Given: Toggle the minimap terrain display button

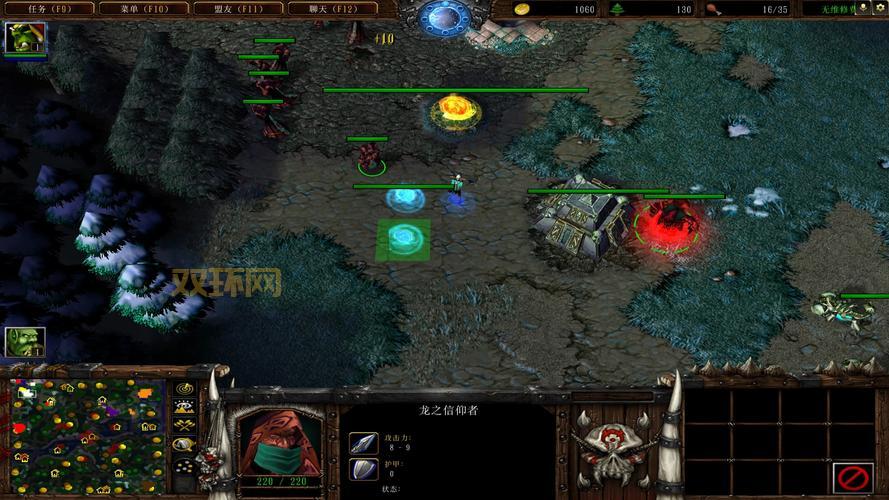Looking at the screenshot, I should coord(185,407).
